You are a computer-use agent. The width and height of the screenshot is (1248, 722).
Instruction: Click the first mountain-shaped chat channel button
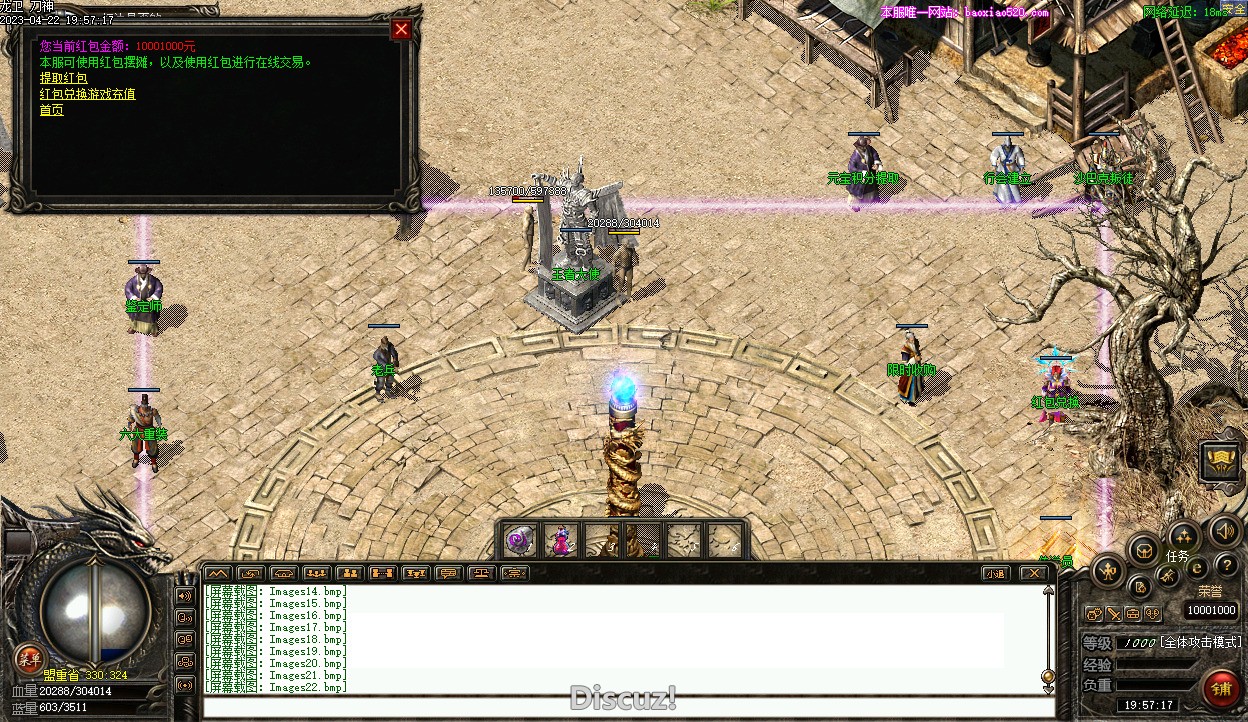[217, 573]
